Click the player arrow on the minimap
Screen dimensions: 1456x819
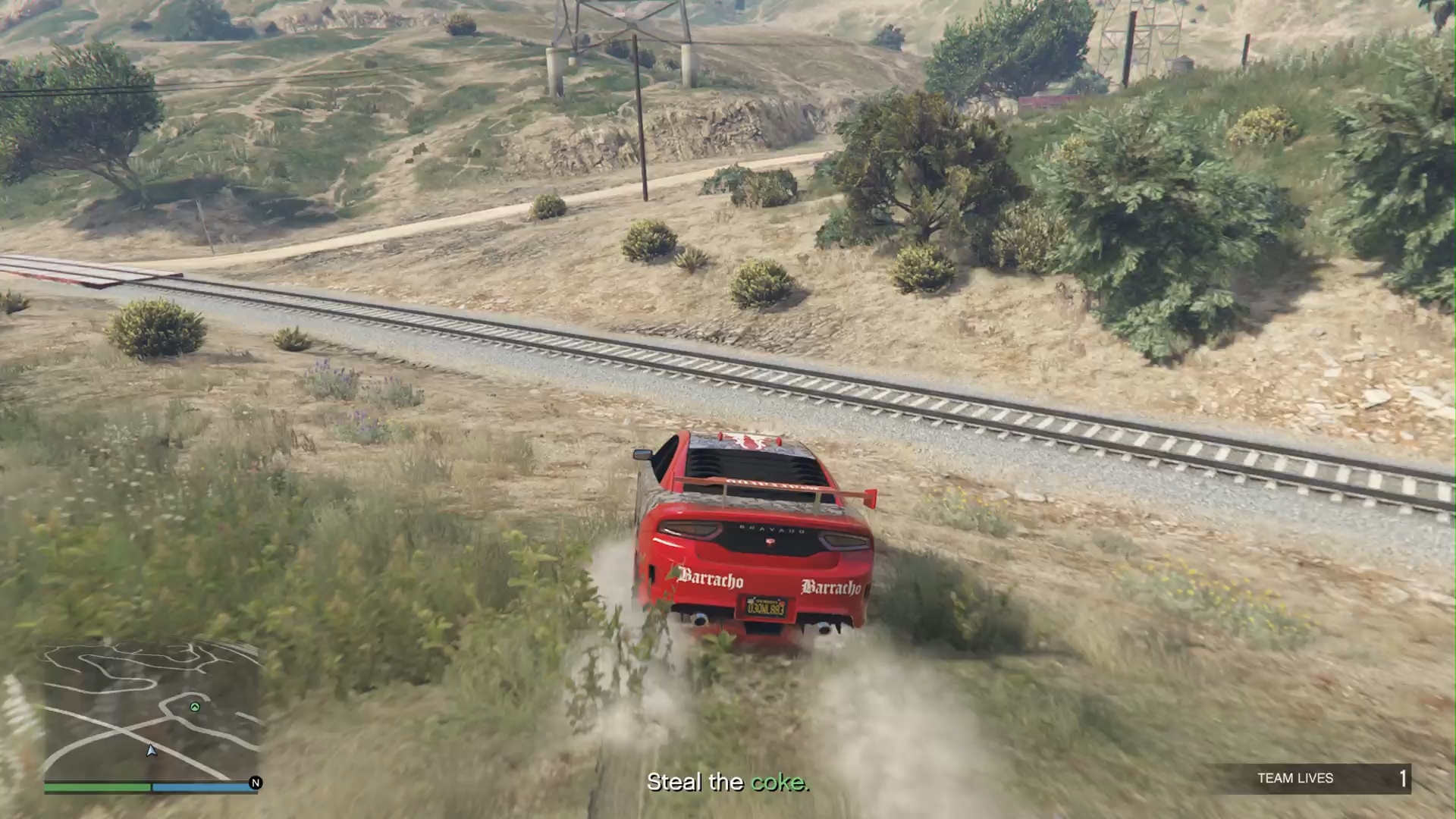coord(151,751)
